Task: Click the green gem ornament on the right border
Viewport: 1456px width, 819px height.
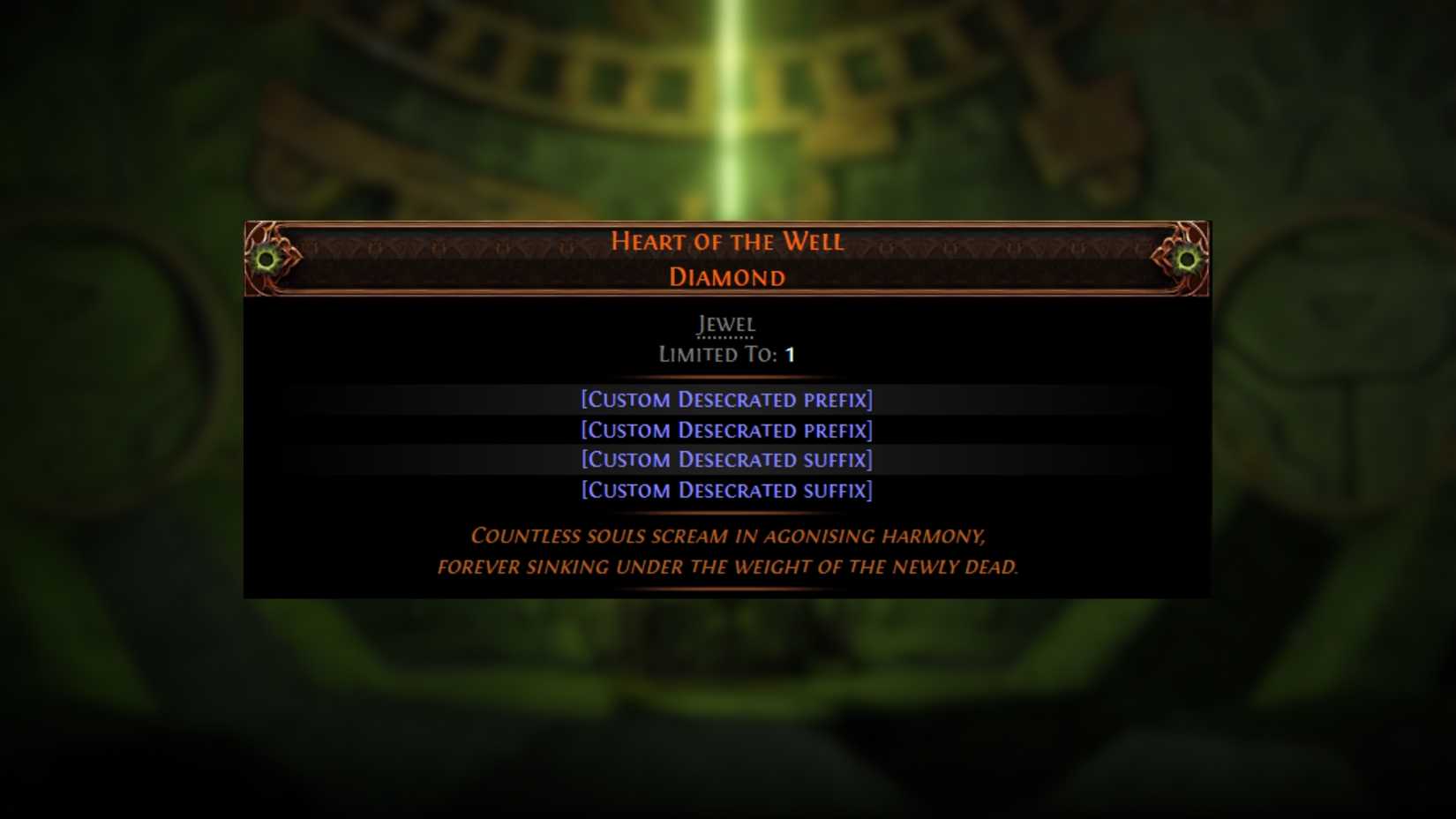Action: pyautogui.click(x=1187, y=259)
